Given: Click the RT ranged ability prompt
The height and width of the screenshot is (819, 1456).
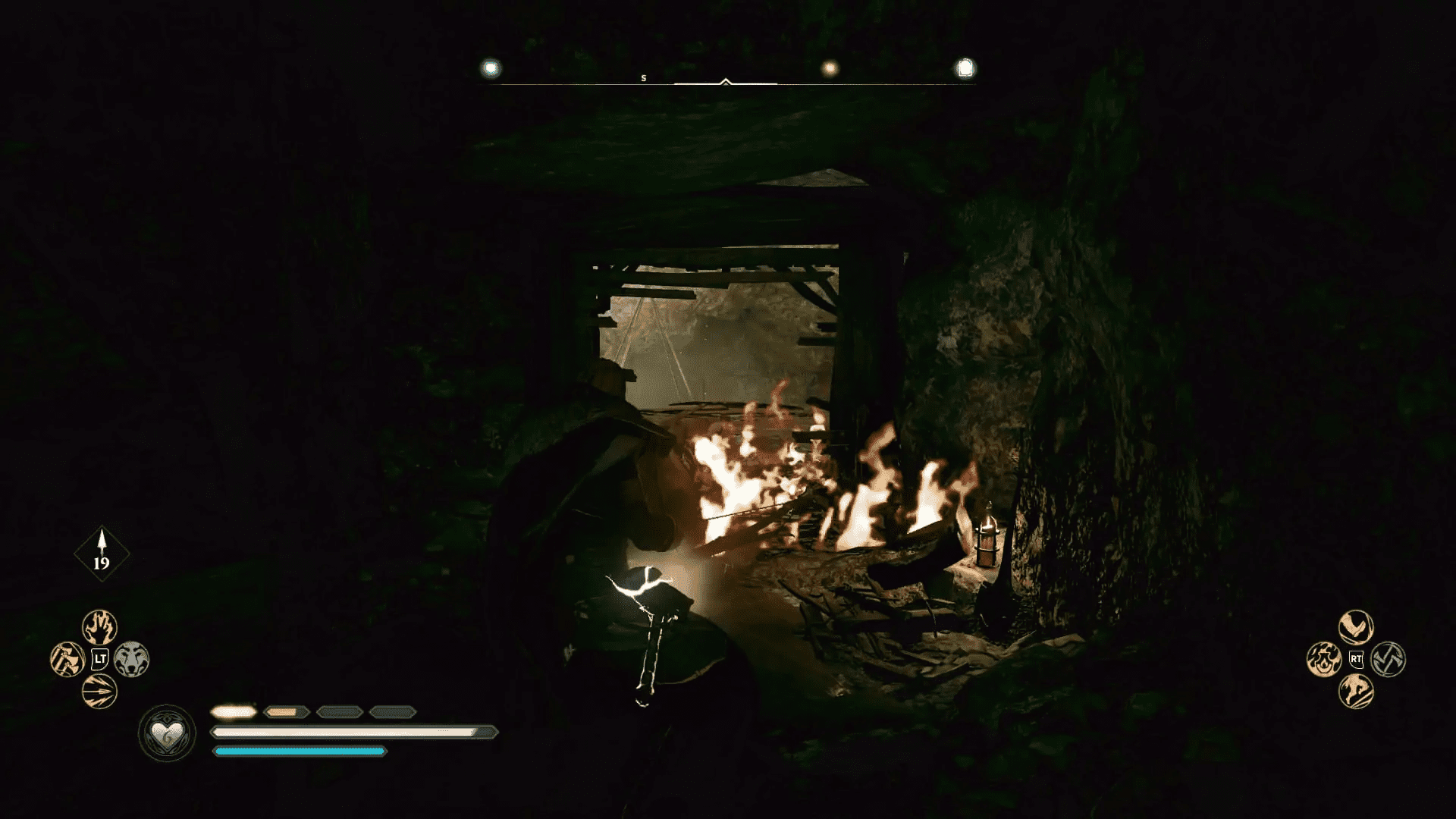Looking at the screenshot, I should pos(1356,659).
